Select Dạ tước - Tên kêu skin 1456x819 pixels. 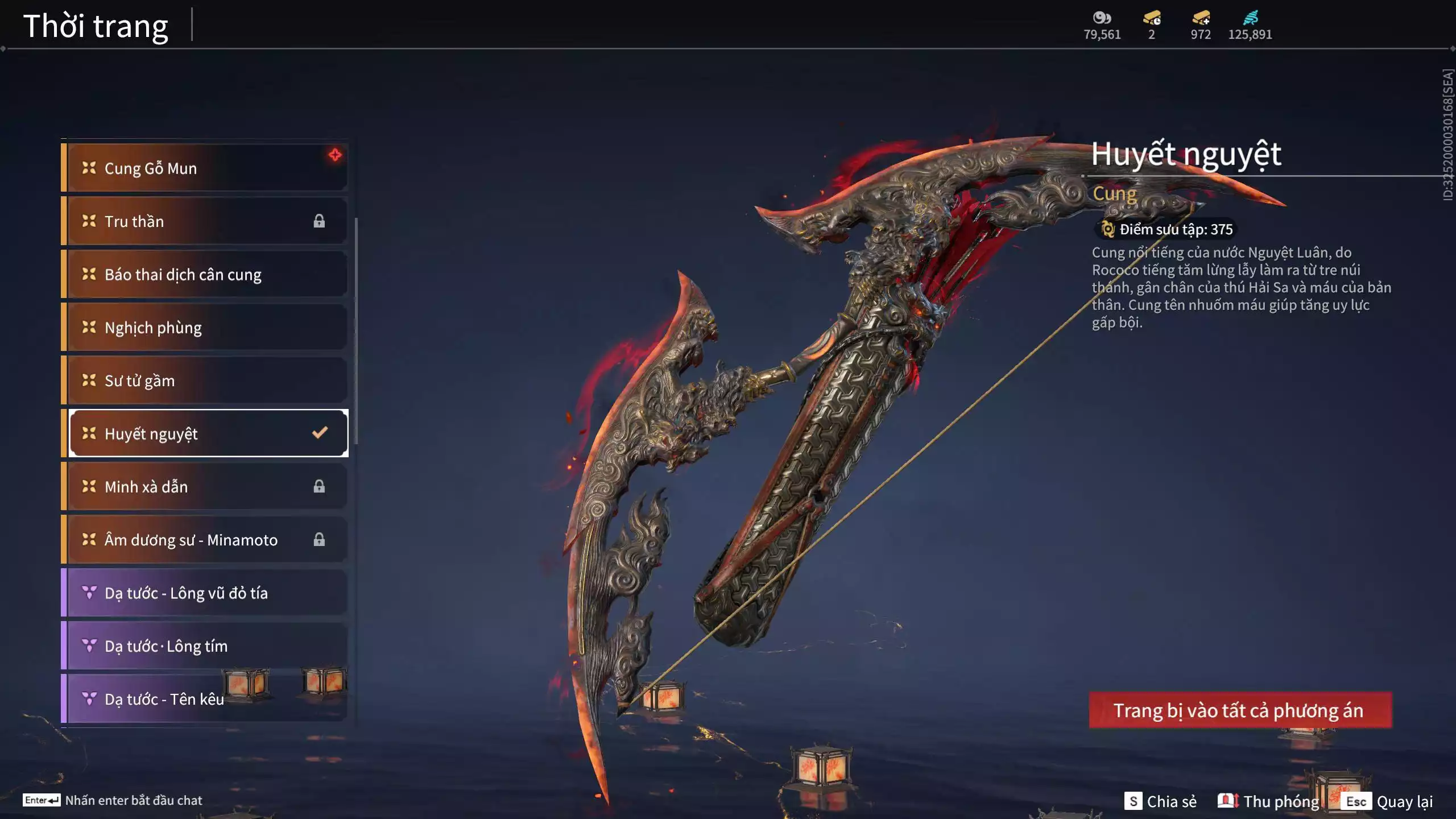click(165, 699)
